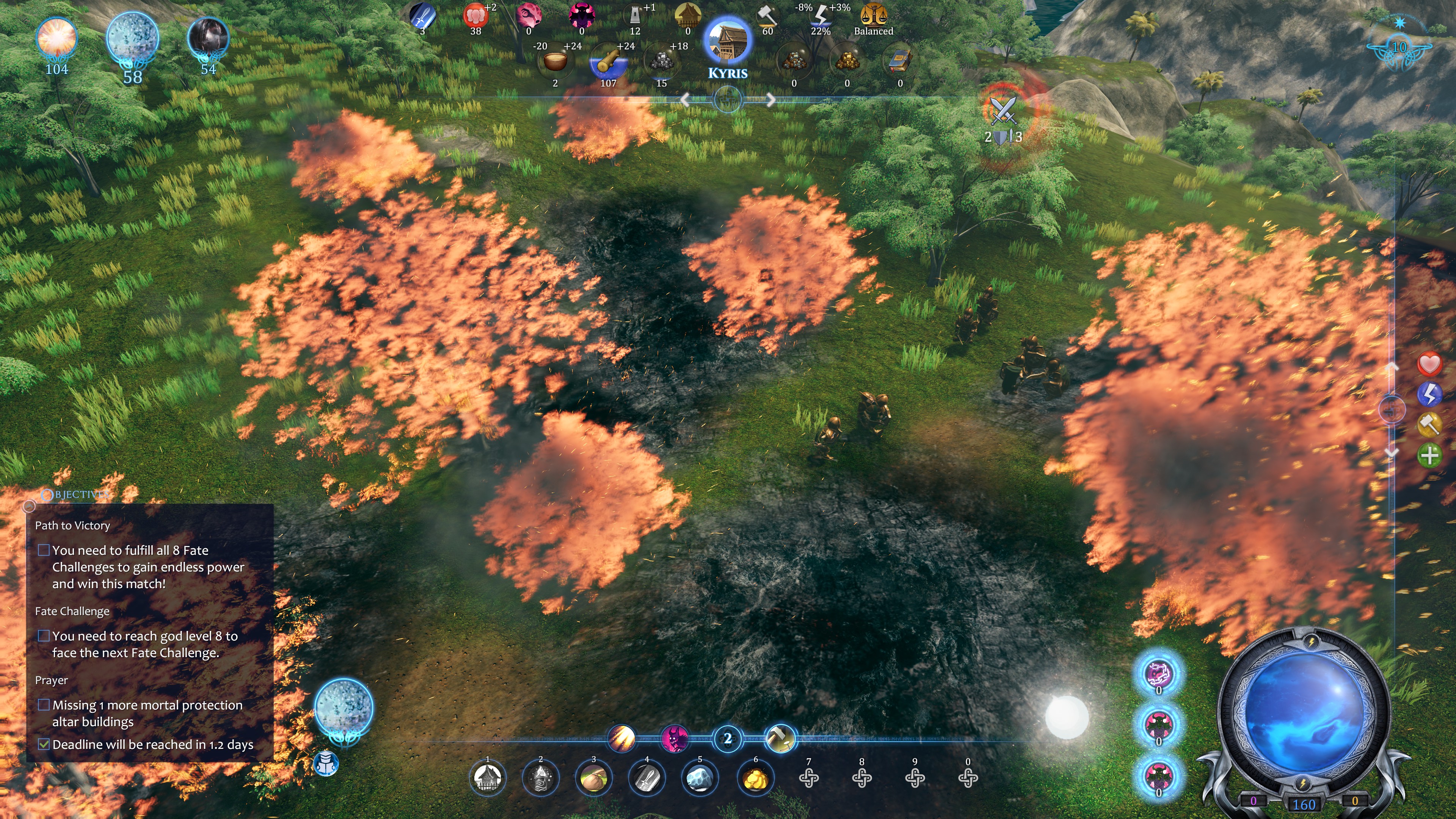Screen dimensions: 1456x819
Task: Check the god level 8 objective
Action: [44, 636]
